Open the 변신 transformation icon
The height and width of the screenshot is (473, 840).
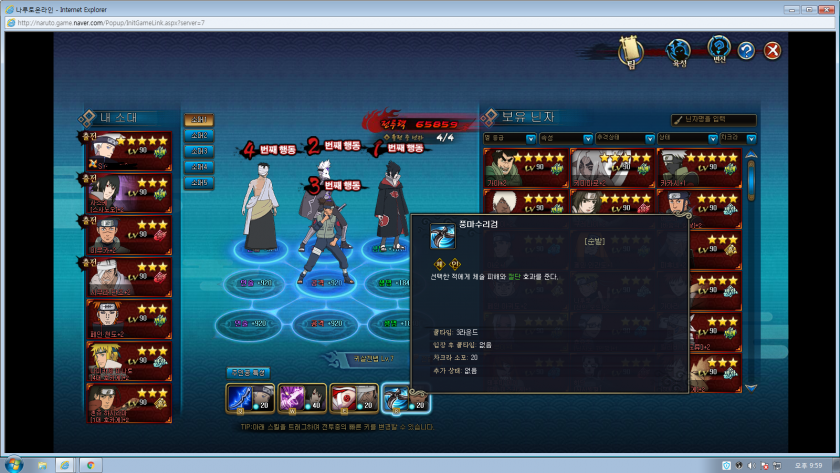click(718, 48)
